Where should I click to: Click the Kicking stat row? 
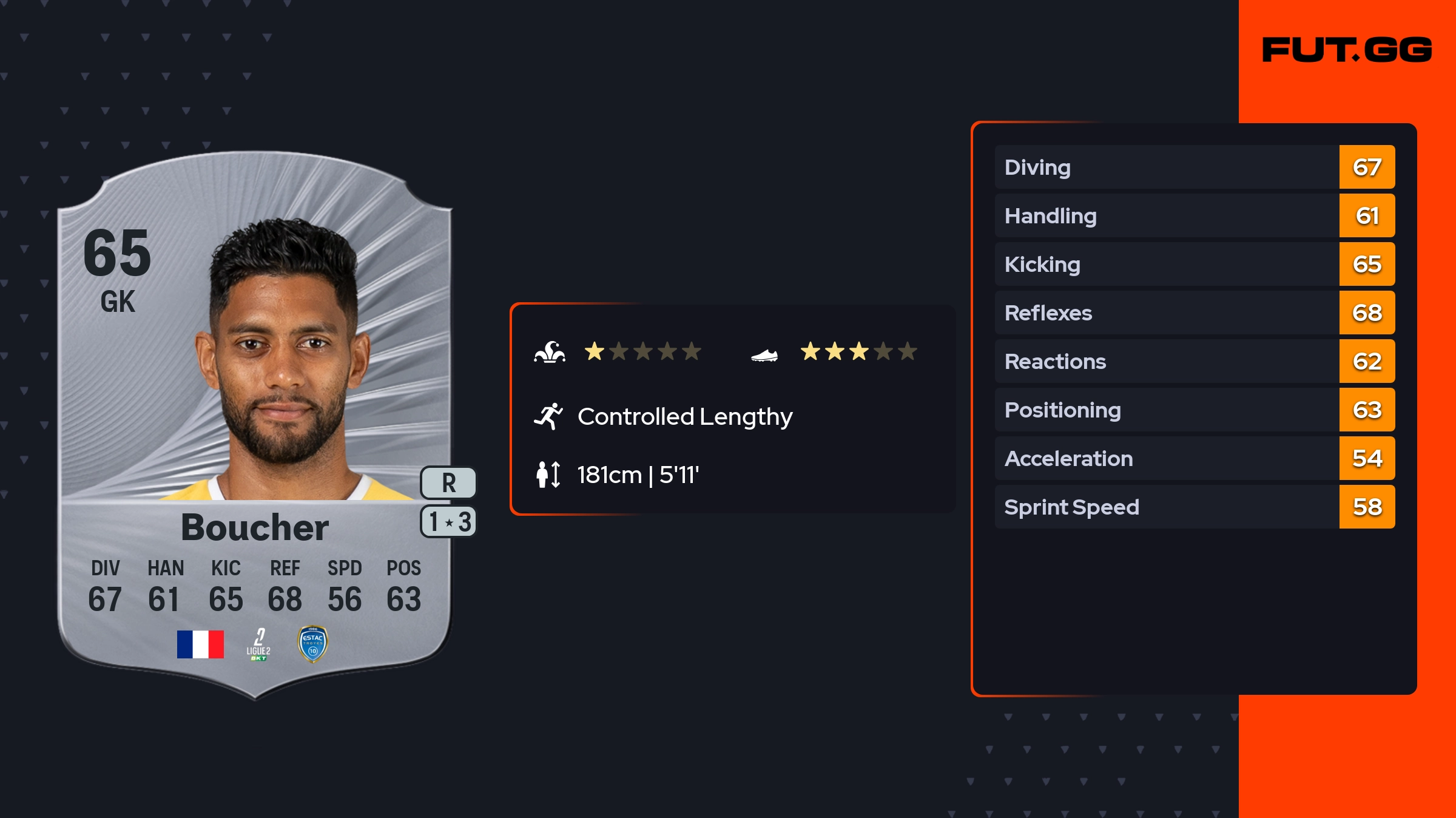pos(1194,264)
